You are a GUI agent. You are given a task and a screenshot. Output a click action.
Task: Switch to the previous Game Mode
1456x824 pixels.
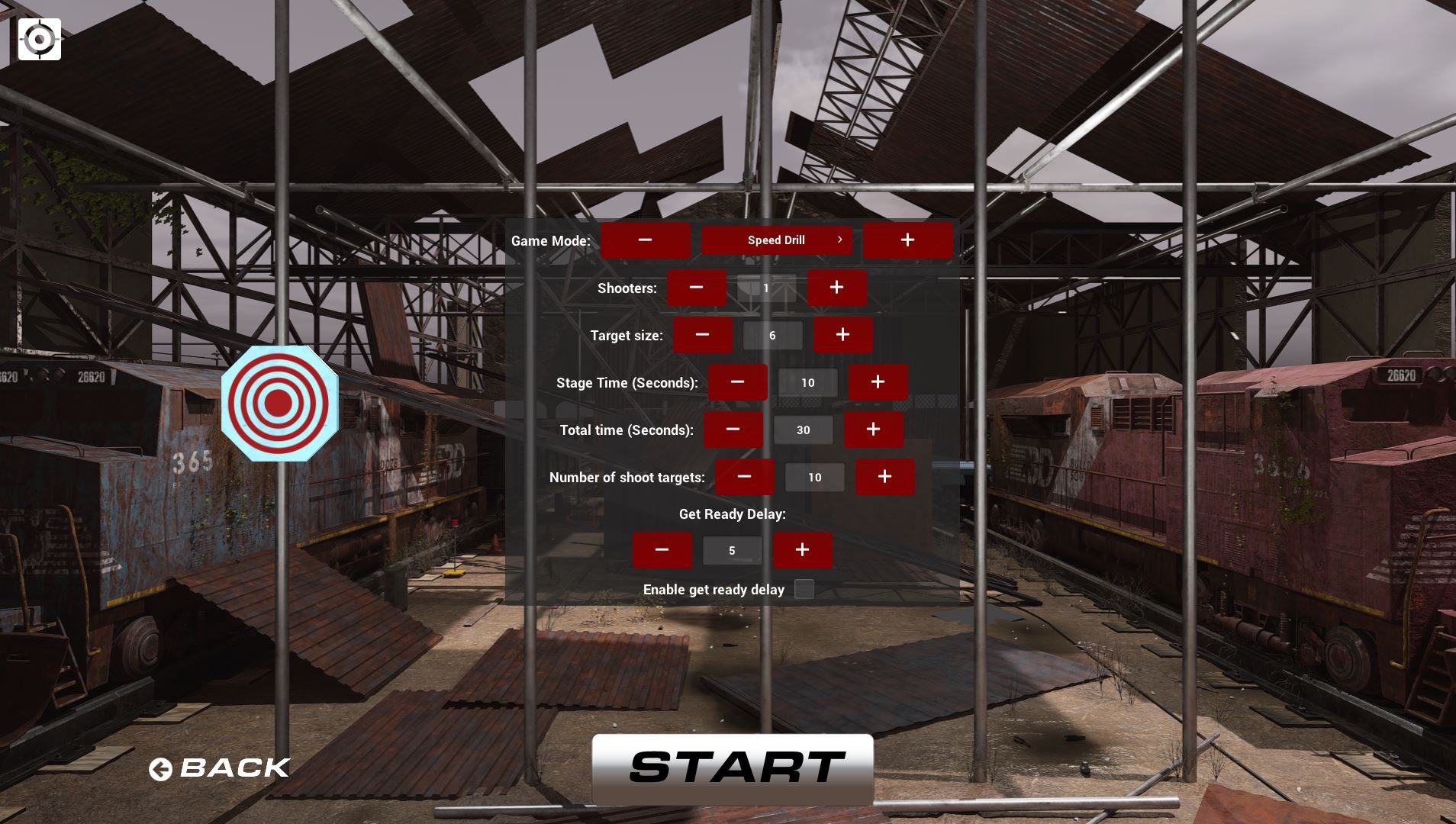[x=645, y=240]
